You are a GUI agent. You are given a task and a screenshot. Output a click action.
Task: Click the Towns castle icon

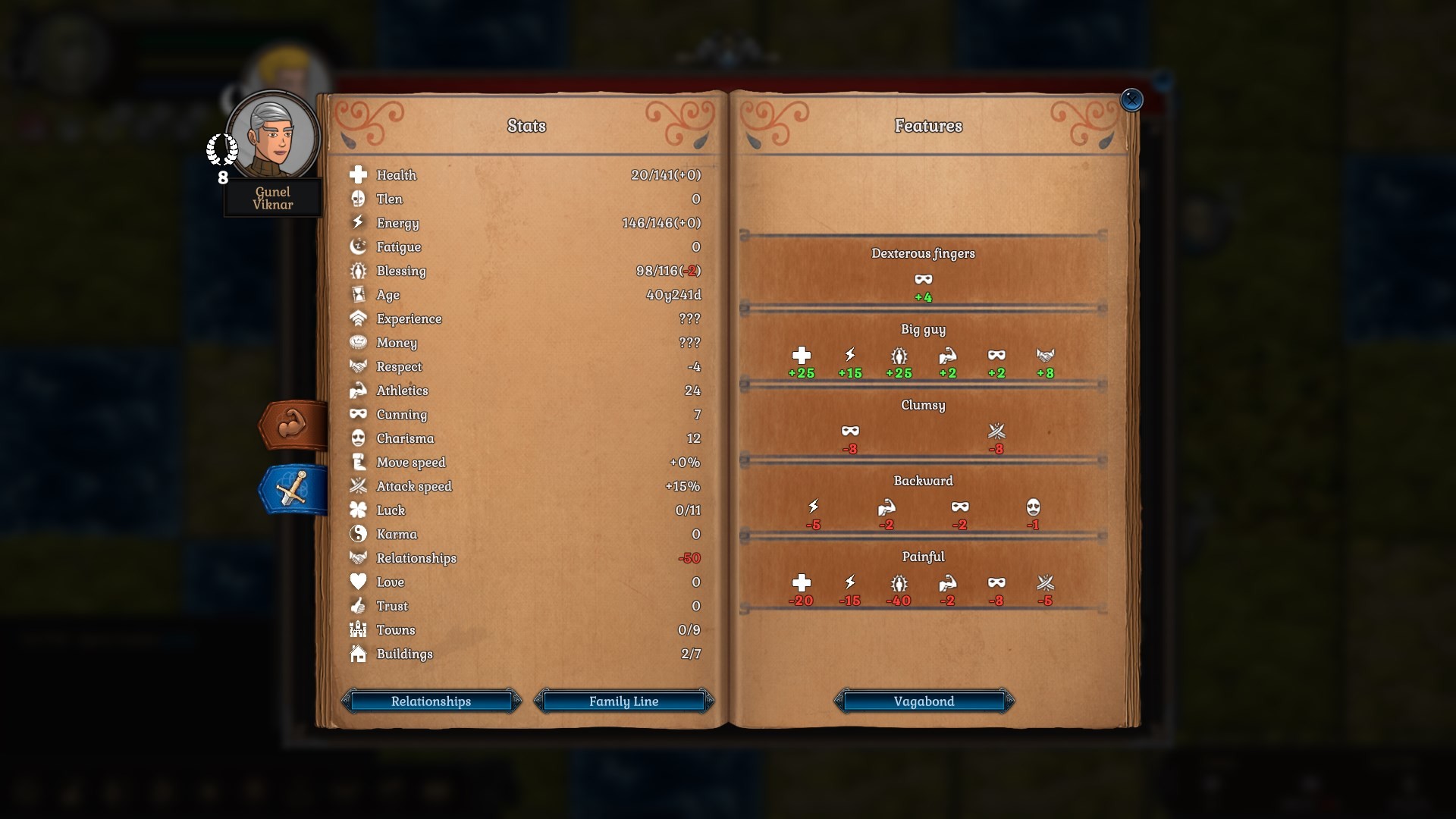358,629
